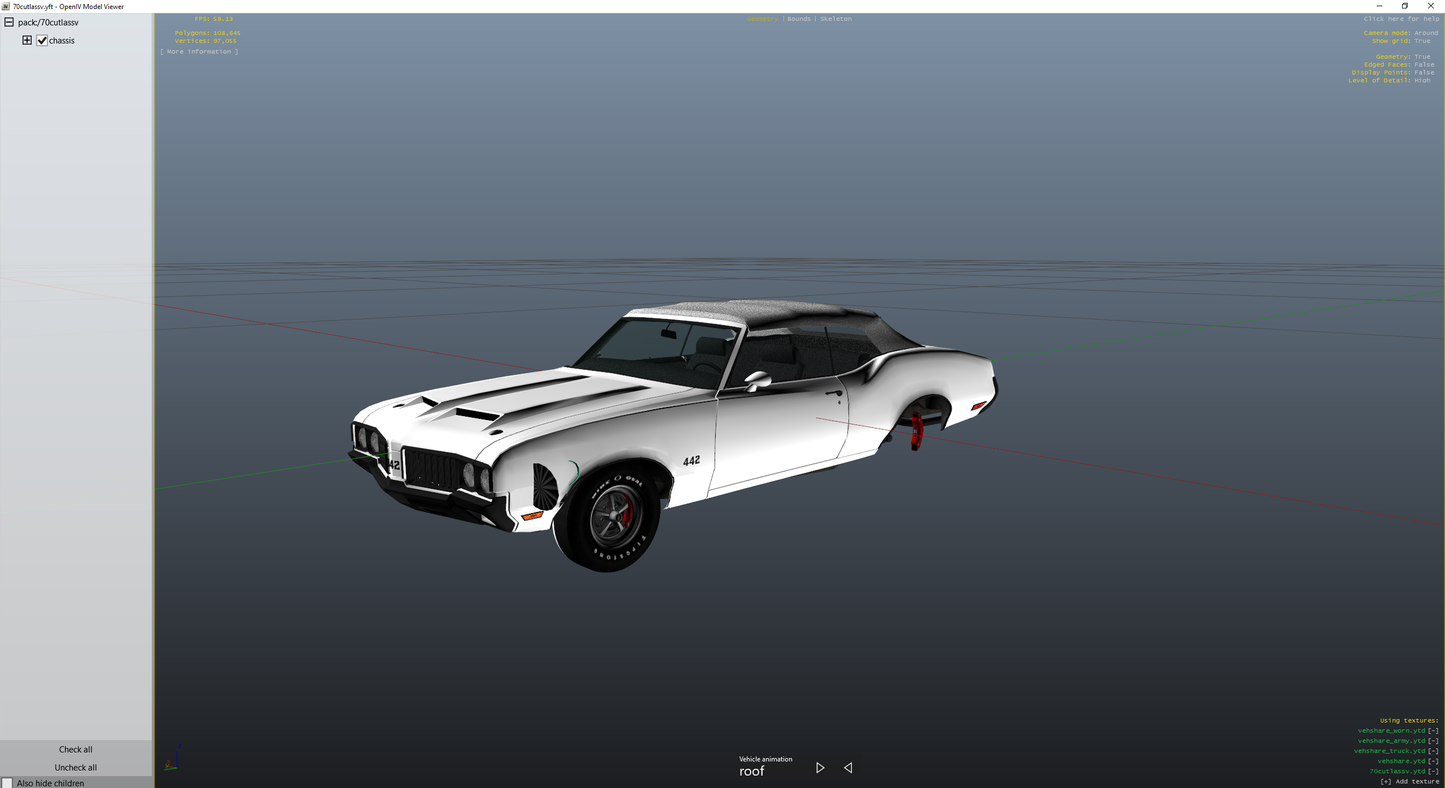The width and height of the screenshot is (1445, 788).
Task: Add a new texture with the plus icon
Action: (1387, 781)
